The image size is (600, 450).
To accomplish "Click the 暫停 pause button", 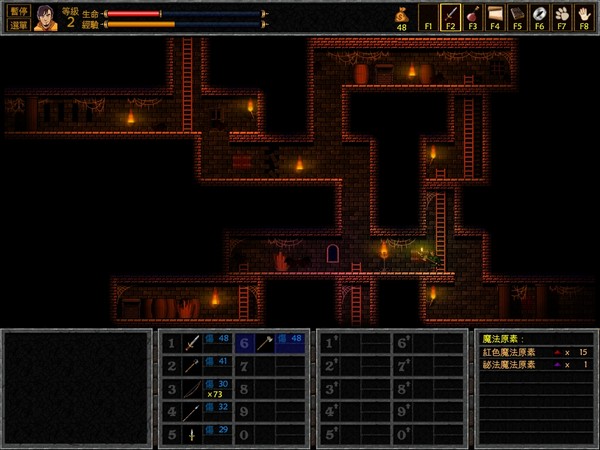I will point(16,9).
